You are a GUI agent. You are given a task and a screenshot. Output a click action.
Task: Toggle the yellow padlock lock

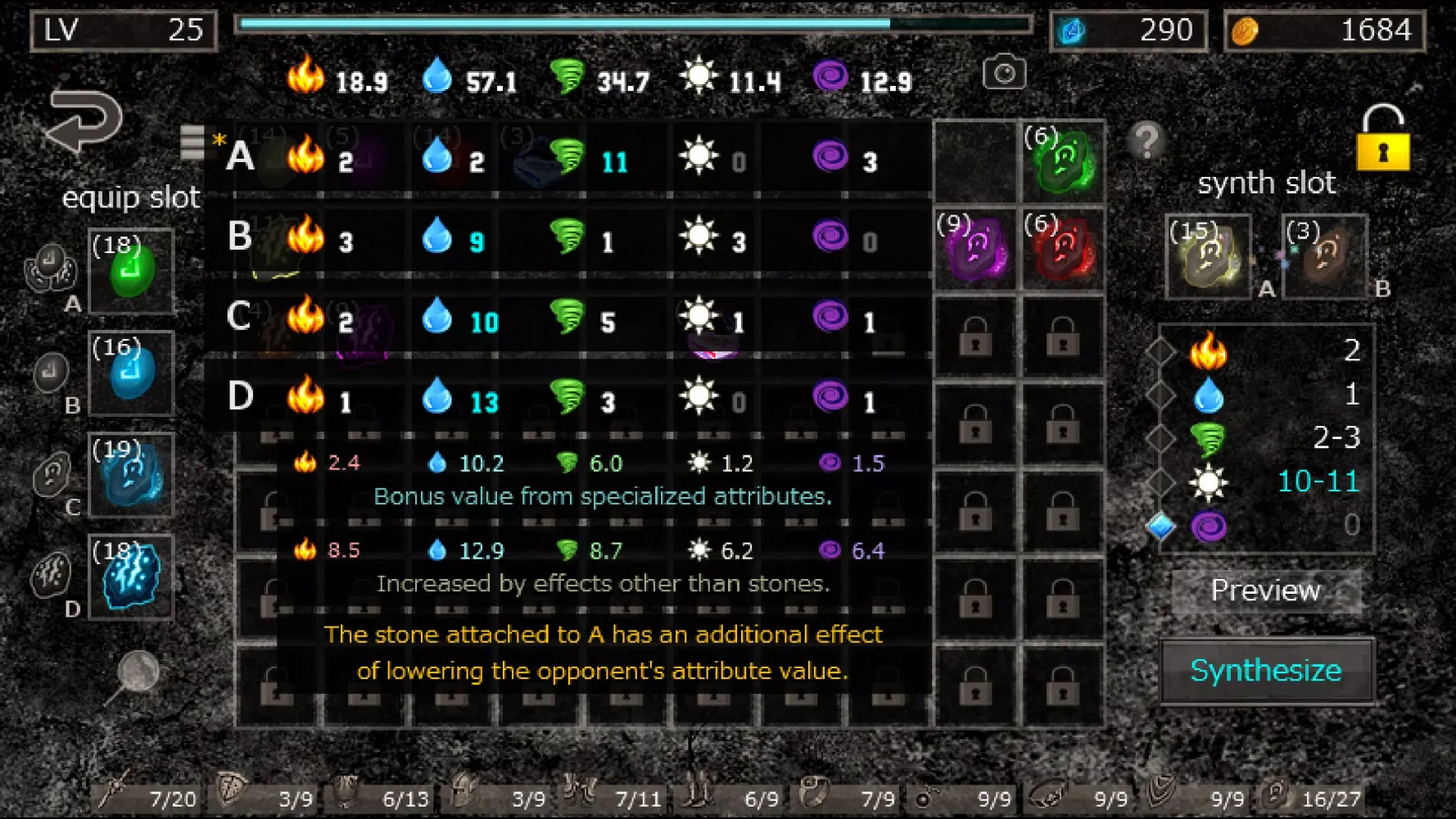1382,138
